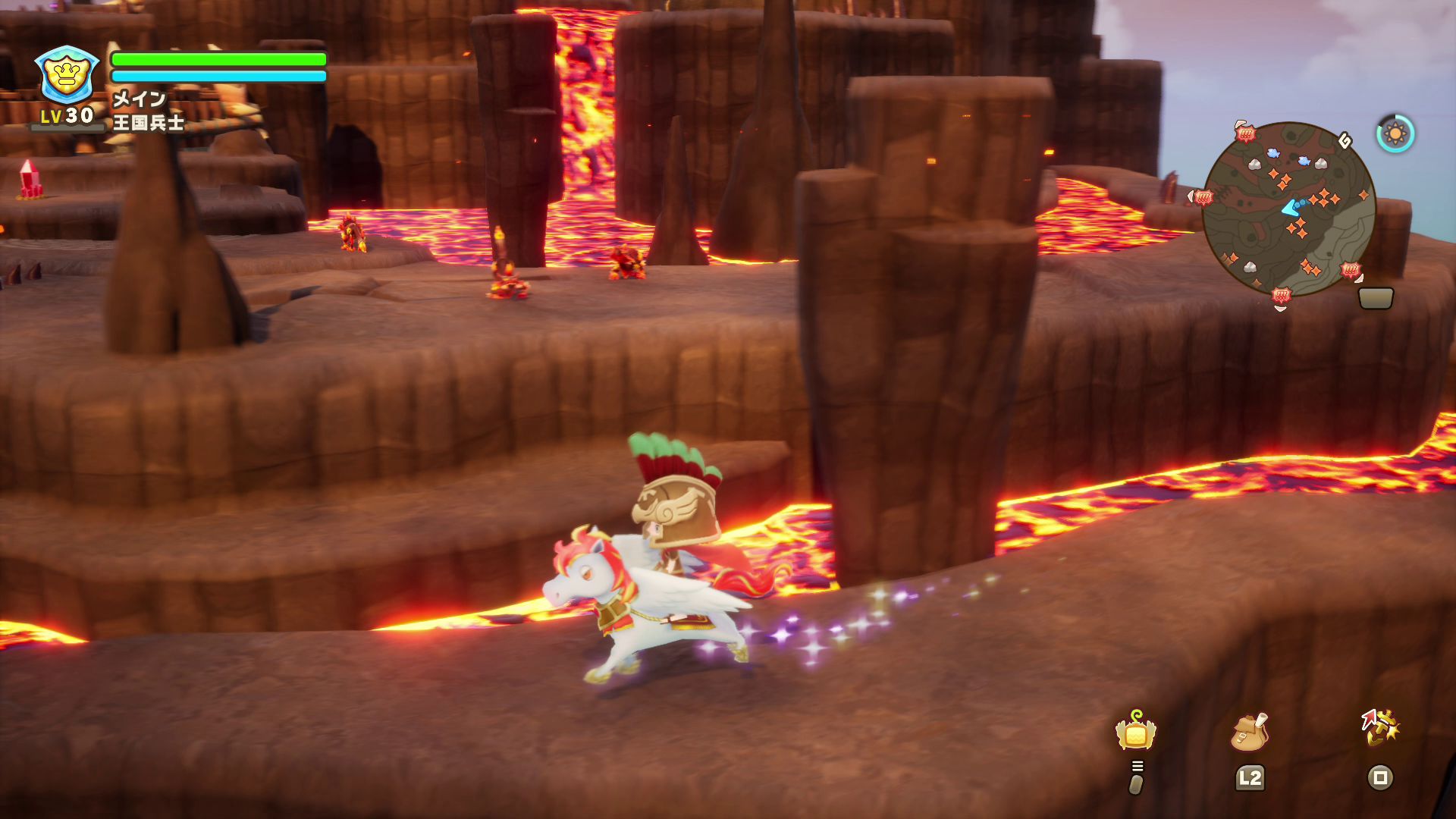Click the sun time-of-day indicator
This screenshot has width=1456, height=819.
tap(1395, 134)
